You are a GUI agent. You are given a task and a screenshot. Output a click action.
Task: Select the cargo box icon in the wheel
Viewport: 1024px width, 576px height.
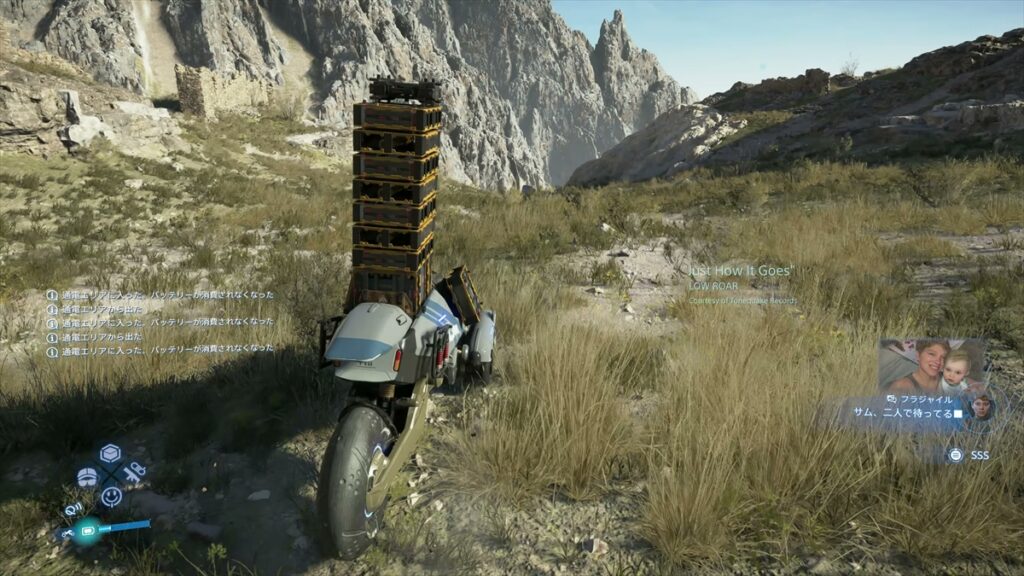[110, 454]
